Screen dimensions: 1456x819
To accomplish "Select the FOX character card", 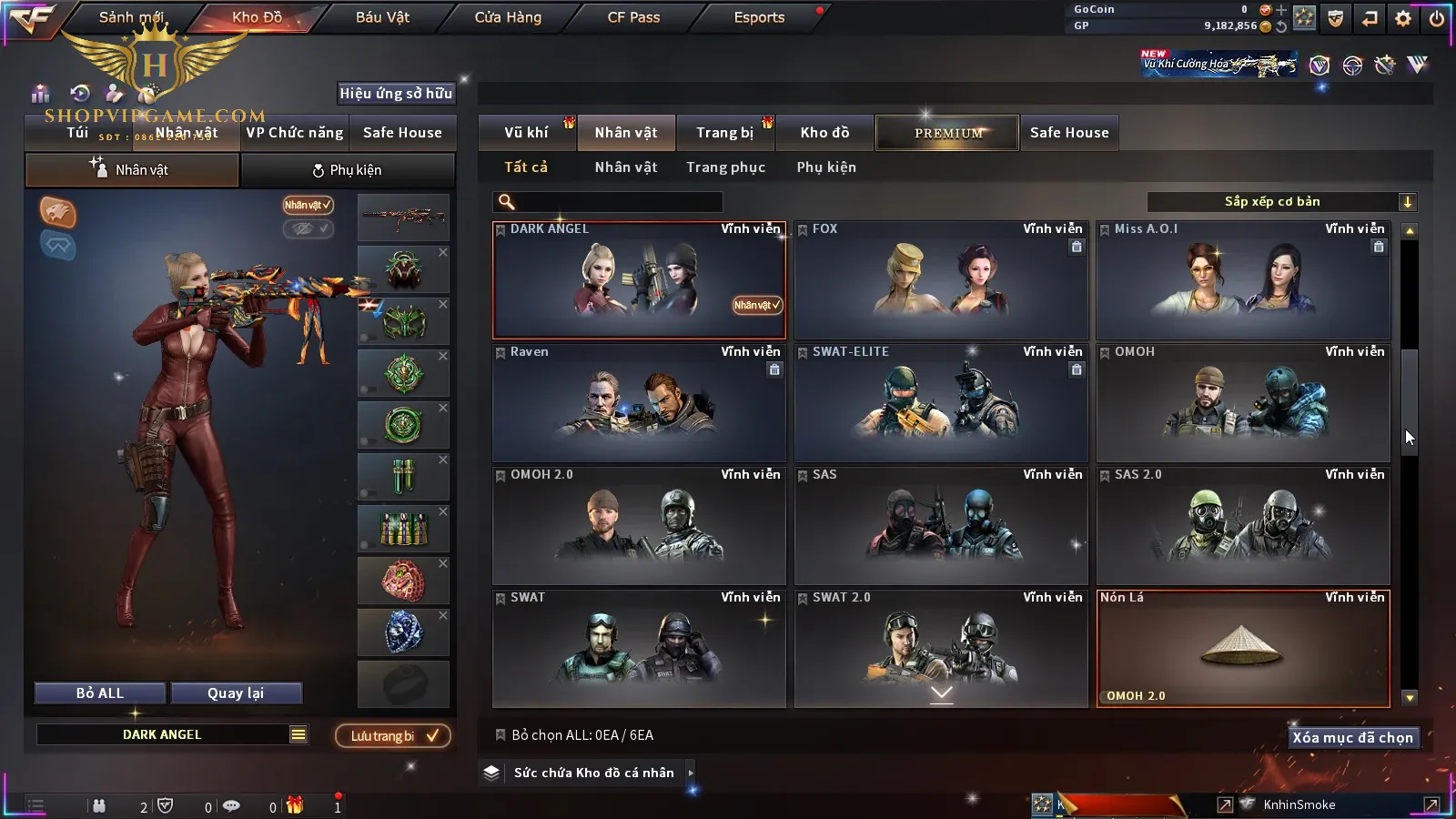I will (941, 280).
